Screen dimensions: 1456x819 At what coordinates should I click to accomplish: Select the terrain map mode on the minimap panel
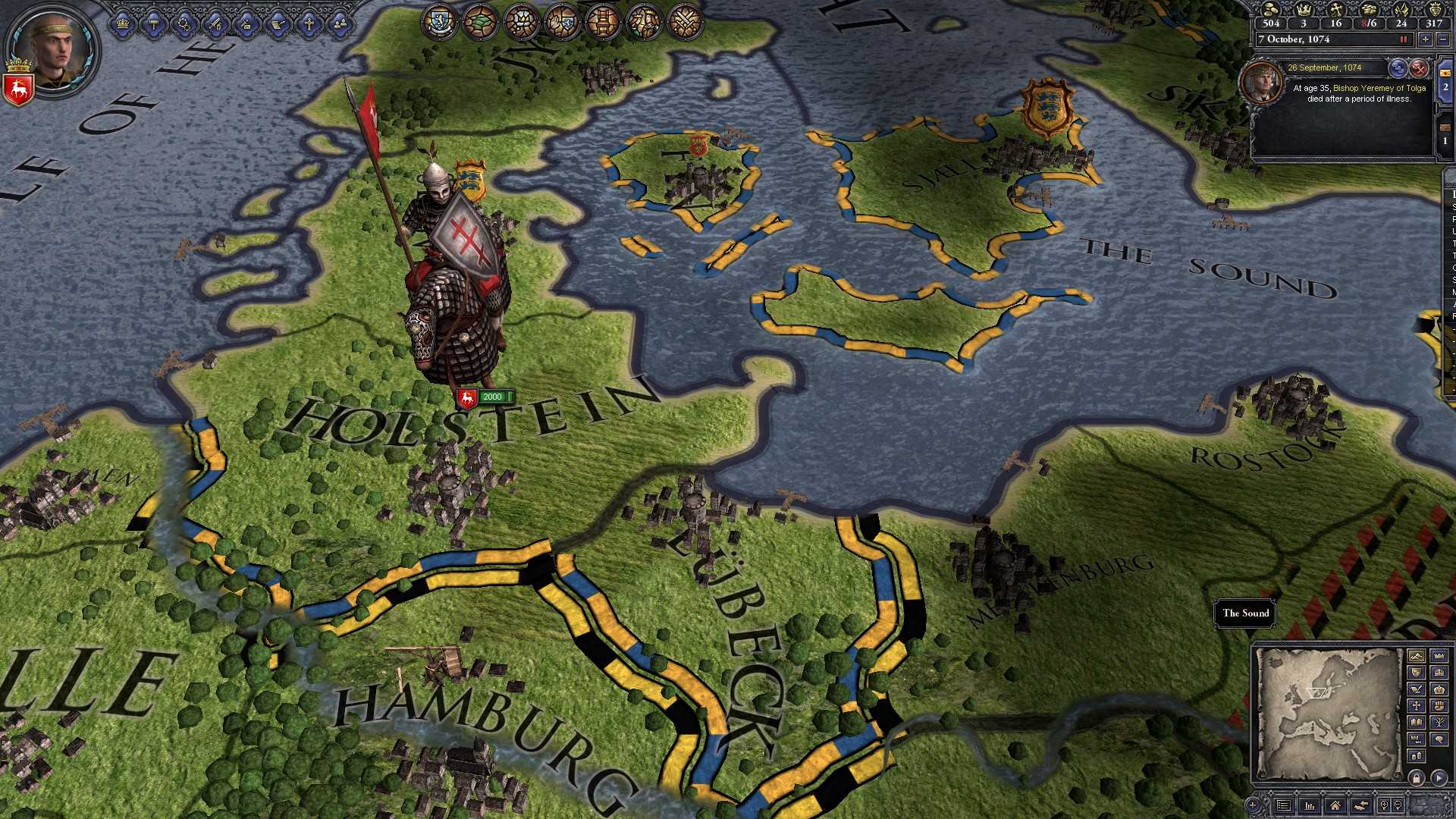(x=1417, y=655)
